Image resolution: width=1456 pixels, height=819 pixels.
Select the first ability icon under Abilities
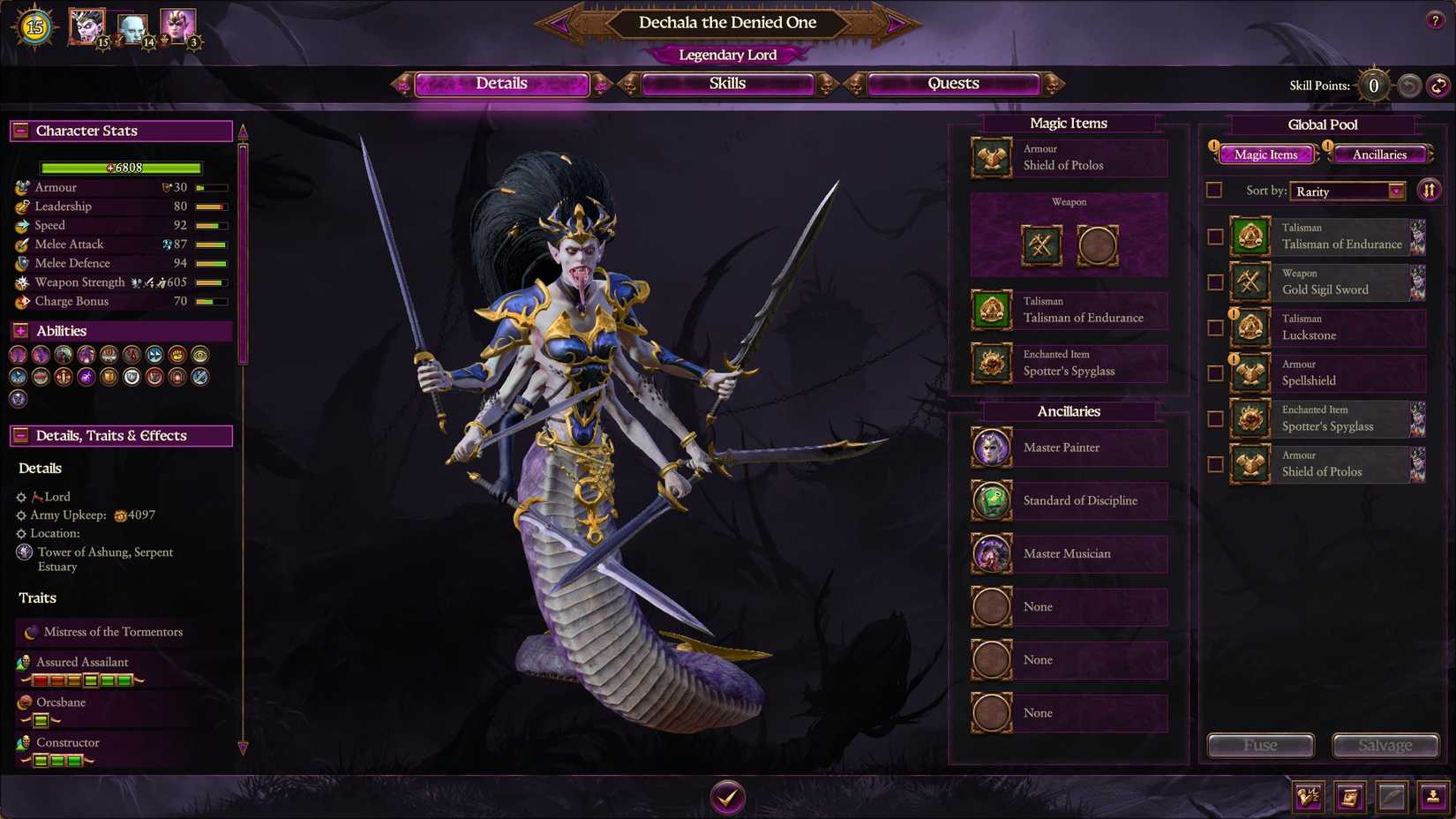(x=18, y=354)
